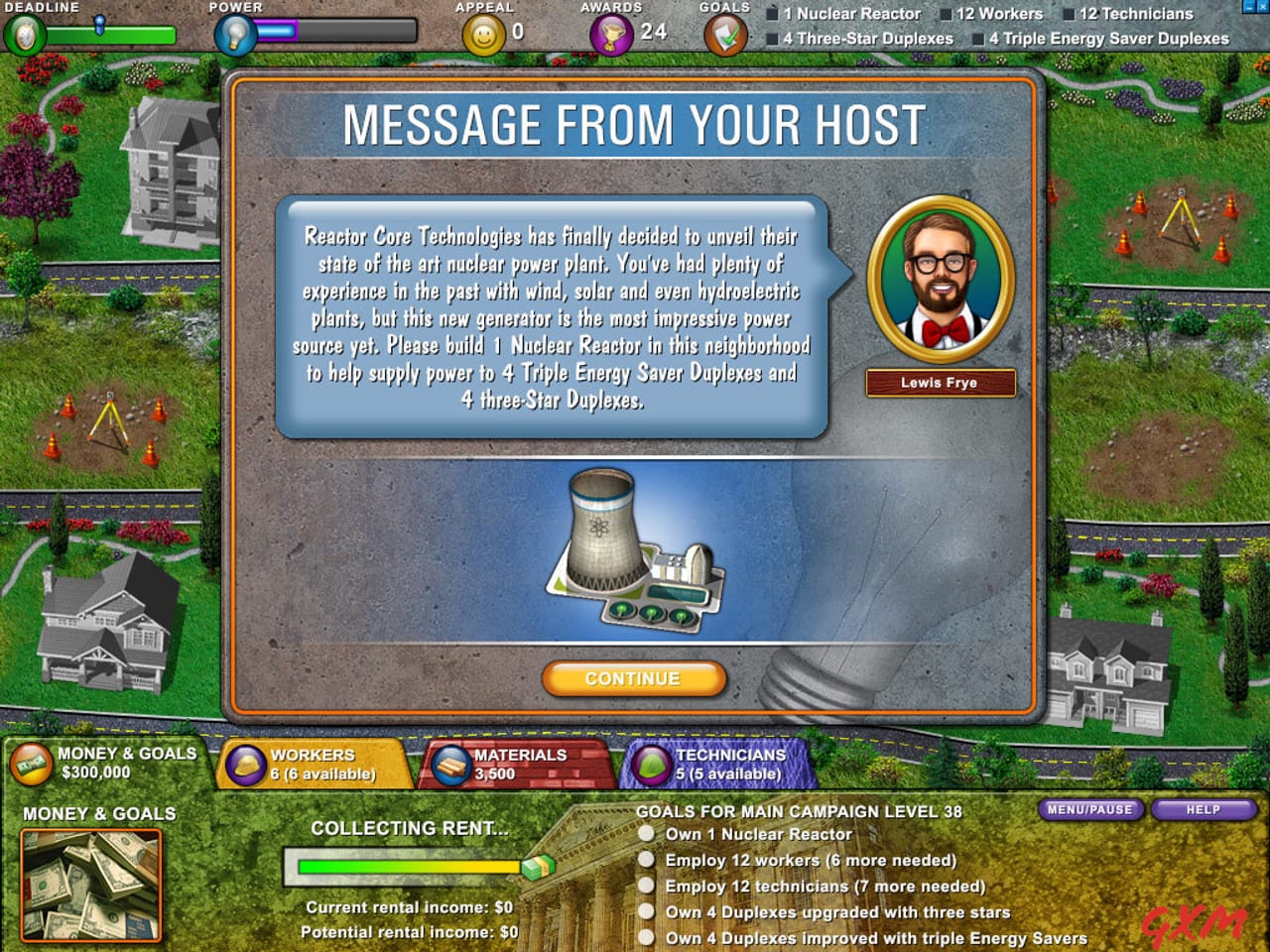Click the Appeal smiley face icon
This screenshot has height=952, width=1270.
point(482,35)
